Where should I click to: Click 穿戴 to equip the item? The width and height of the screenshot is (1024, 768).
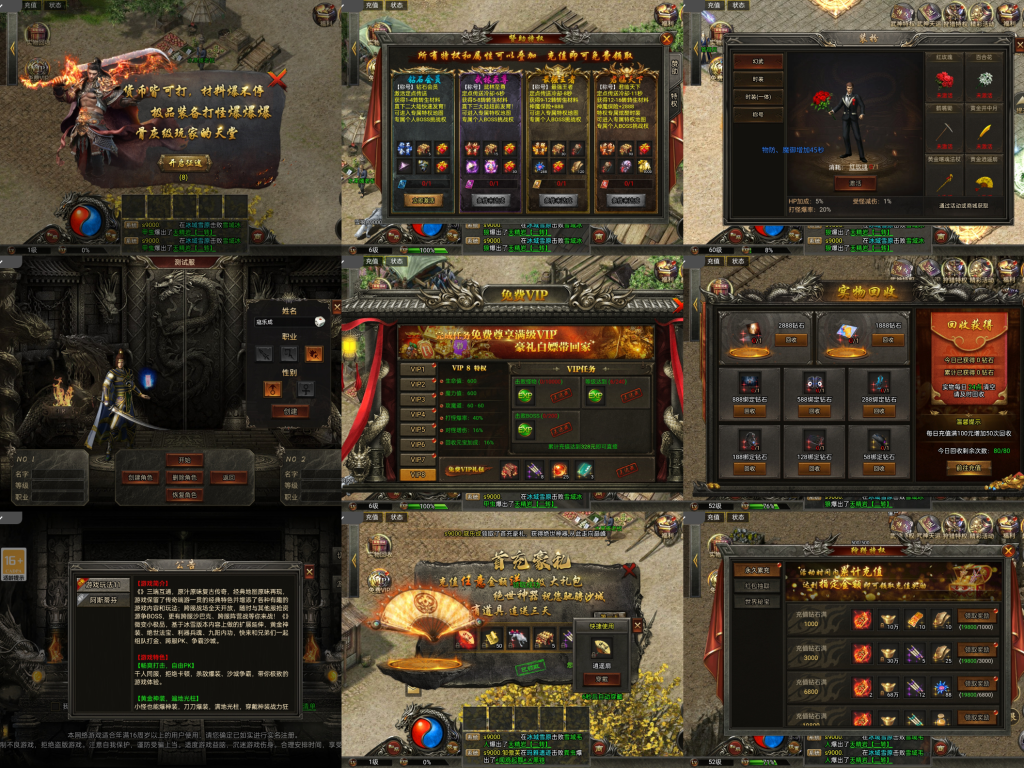(600, 679)
